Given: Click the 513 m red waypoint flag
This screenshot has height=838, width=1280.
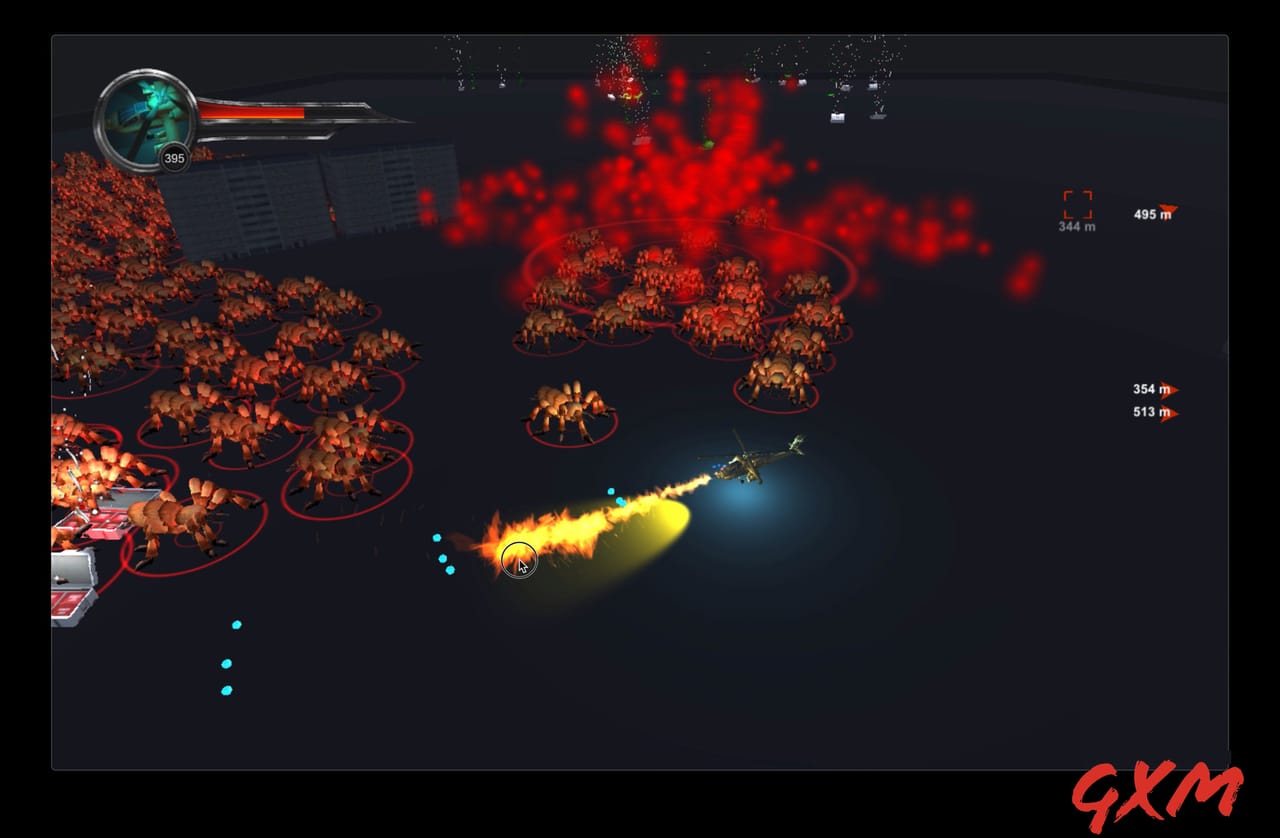Looking at the screenshot, I should (1170, 413).
